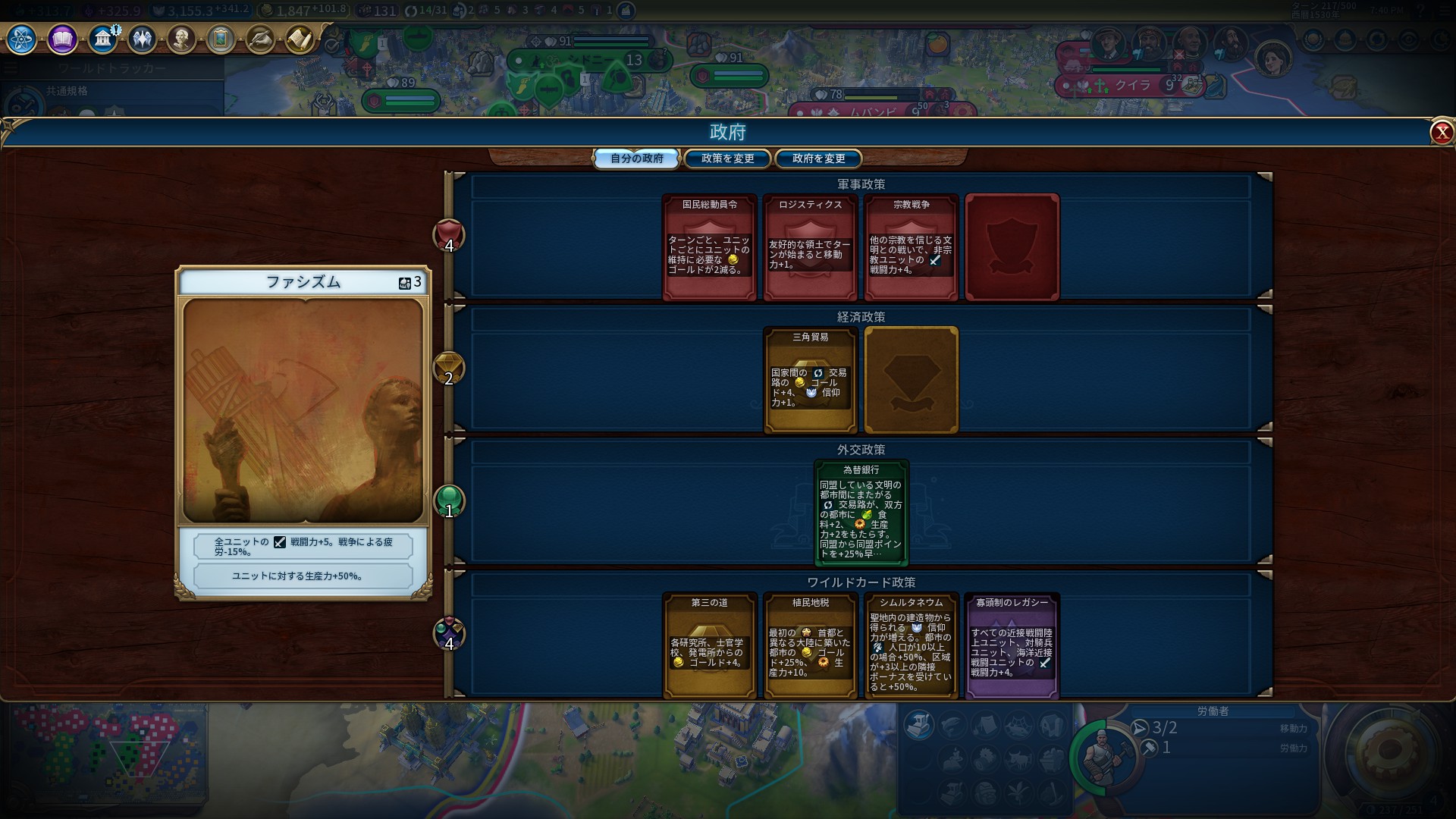Open the 政府を変更 tab
The height and width of the screenshot is (819, 1456).
(818, 158)
